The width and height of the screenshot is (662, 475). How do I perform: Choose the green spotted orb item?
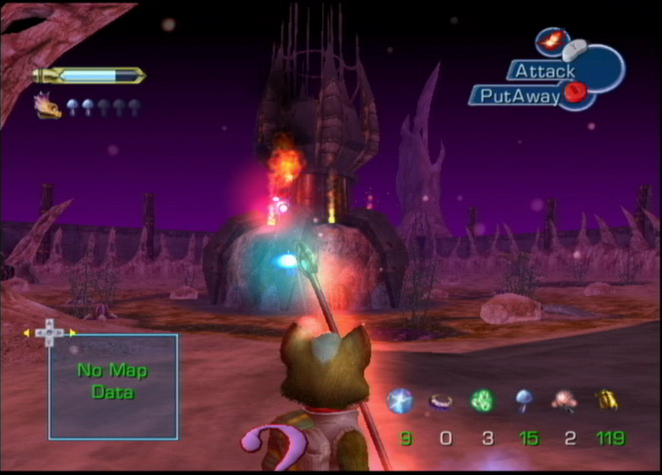point(482,401)
